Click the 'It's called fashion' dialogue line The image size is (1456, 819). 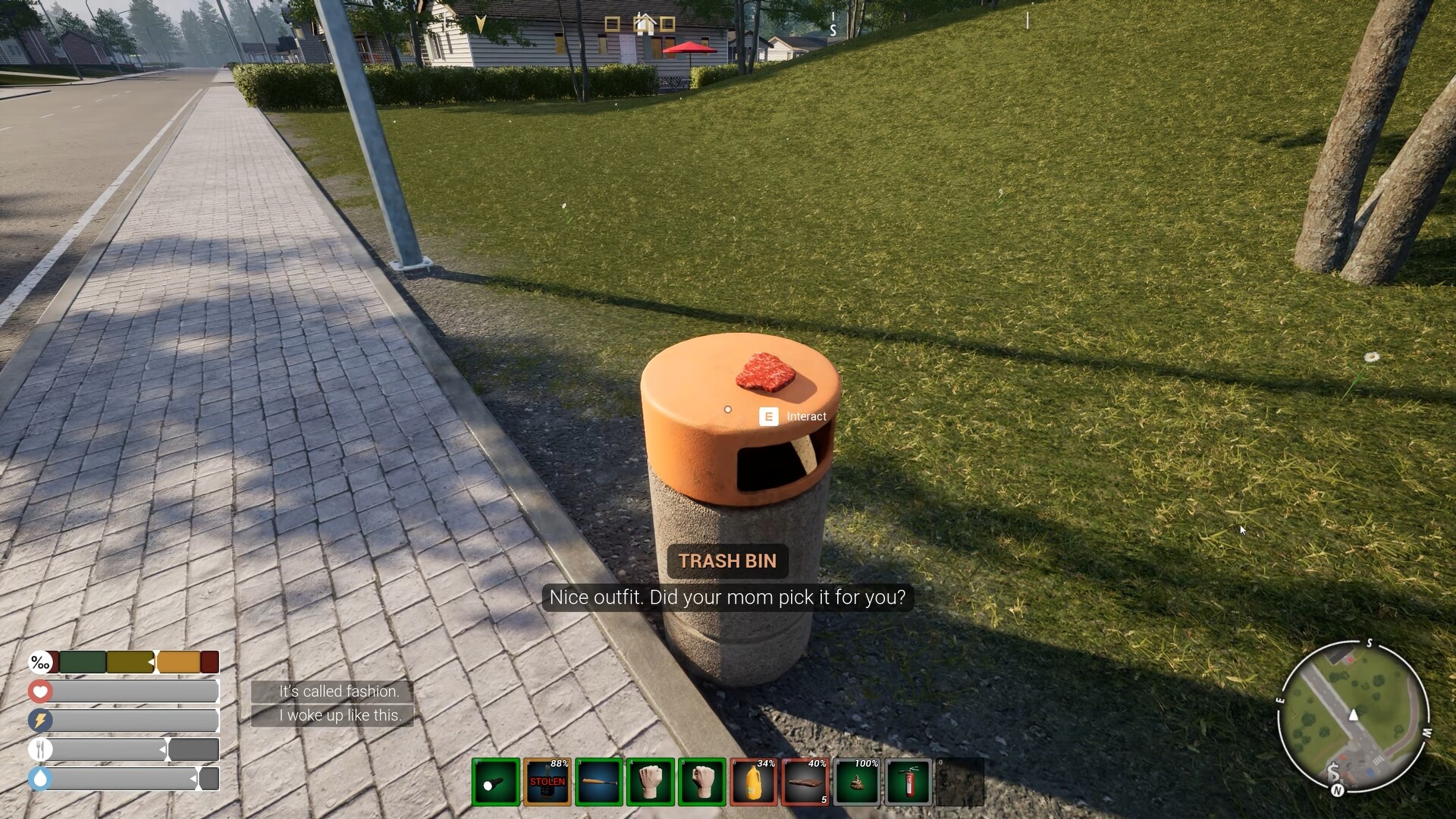click(339, 691)
